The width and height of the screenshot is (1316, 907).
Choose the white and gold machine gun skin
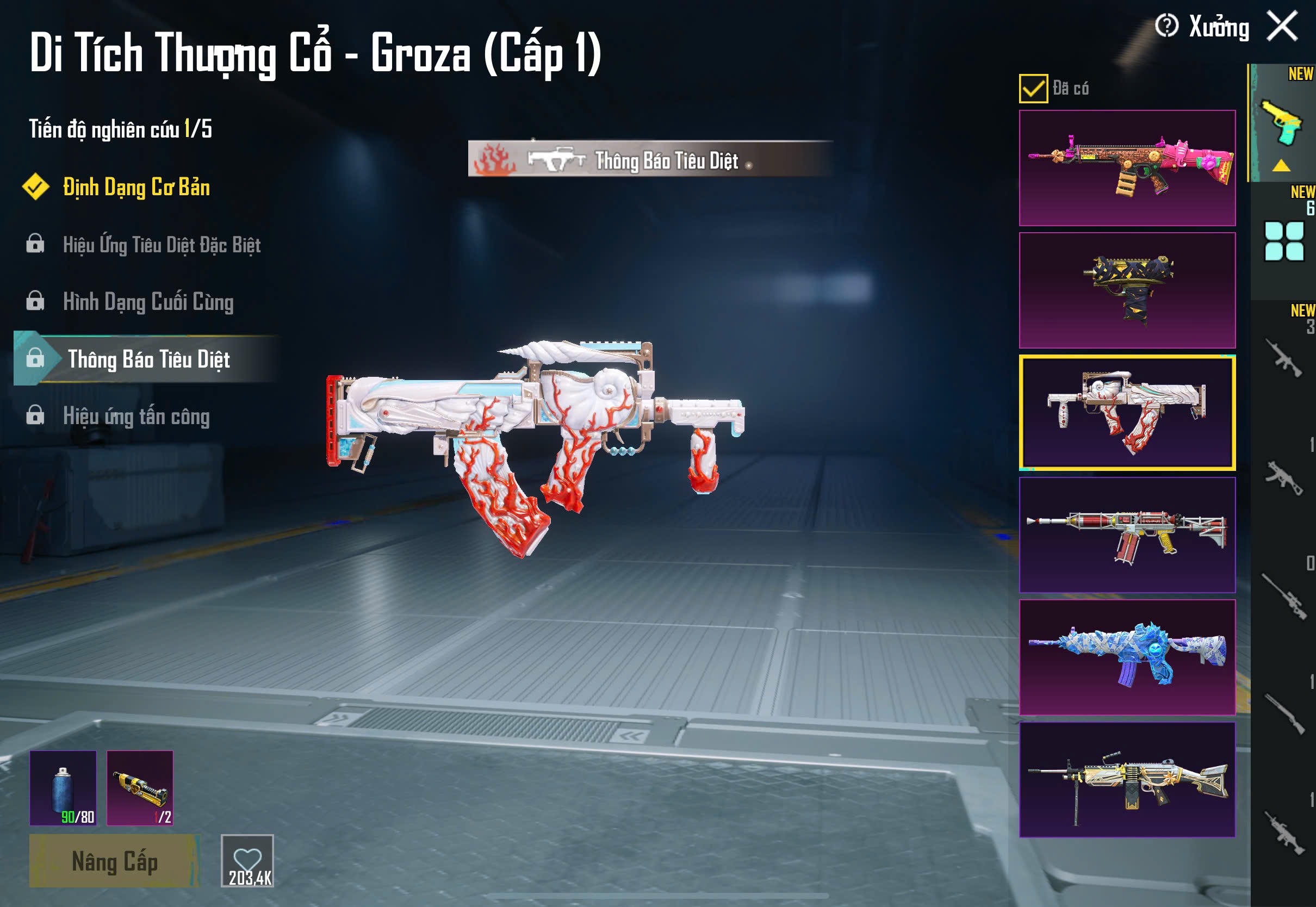tap(1127, 780)
